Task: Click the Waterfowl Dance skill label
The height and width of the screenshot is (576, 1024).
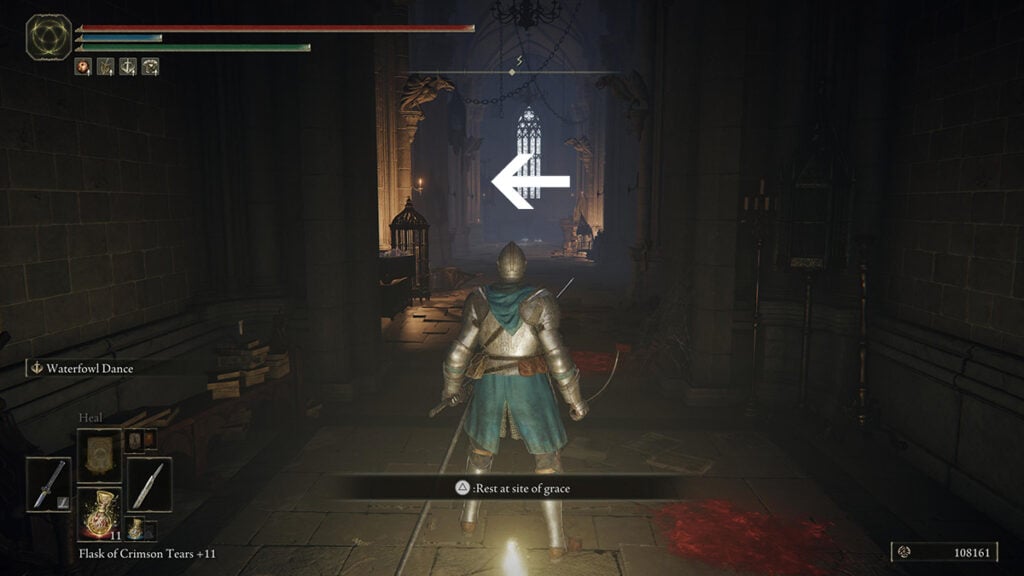Action: pyautogui.click(x=88, y=368)
